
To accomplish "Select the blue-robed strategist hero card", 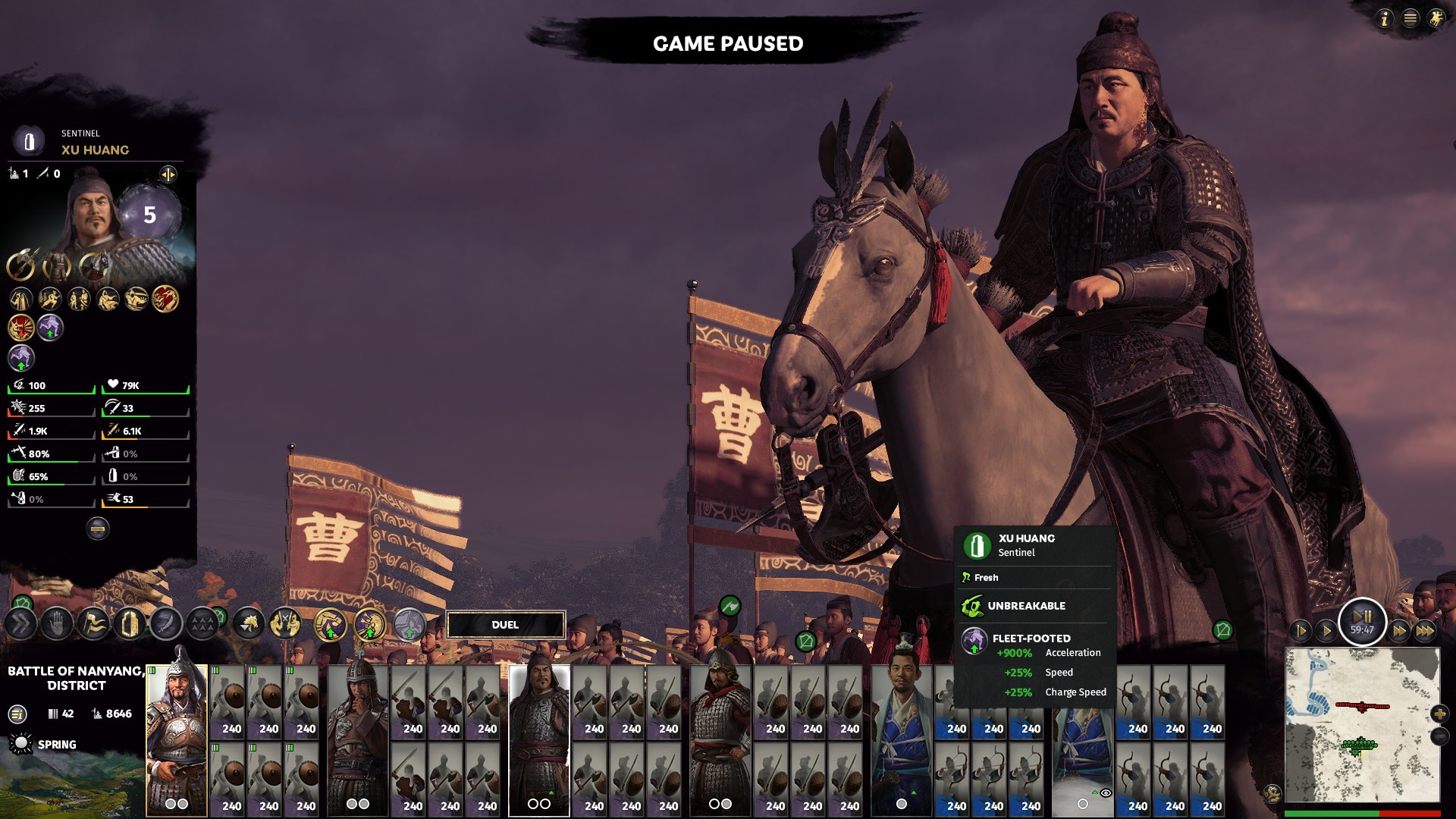I will click(x=902, y=739).
